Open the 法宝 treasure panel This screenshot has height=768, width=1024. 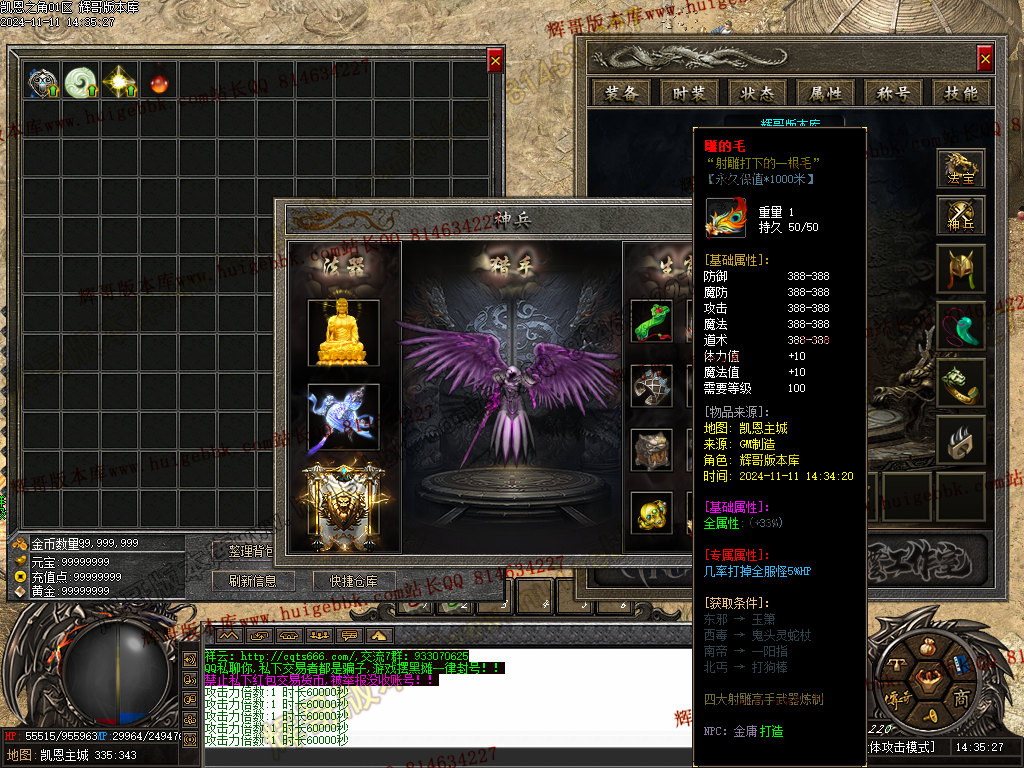961,169
